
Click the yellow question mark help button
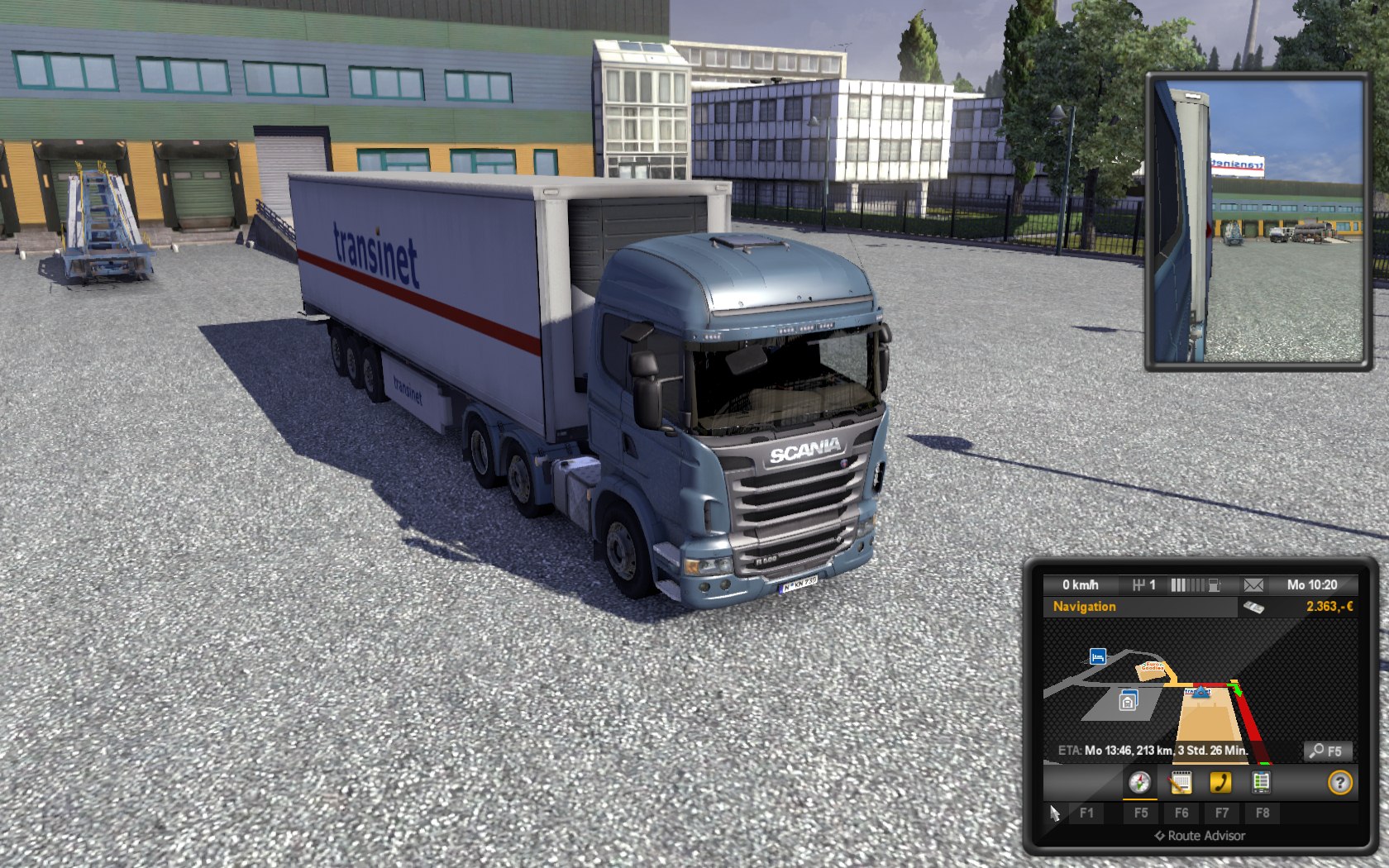point(1339,782)
